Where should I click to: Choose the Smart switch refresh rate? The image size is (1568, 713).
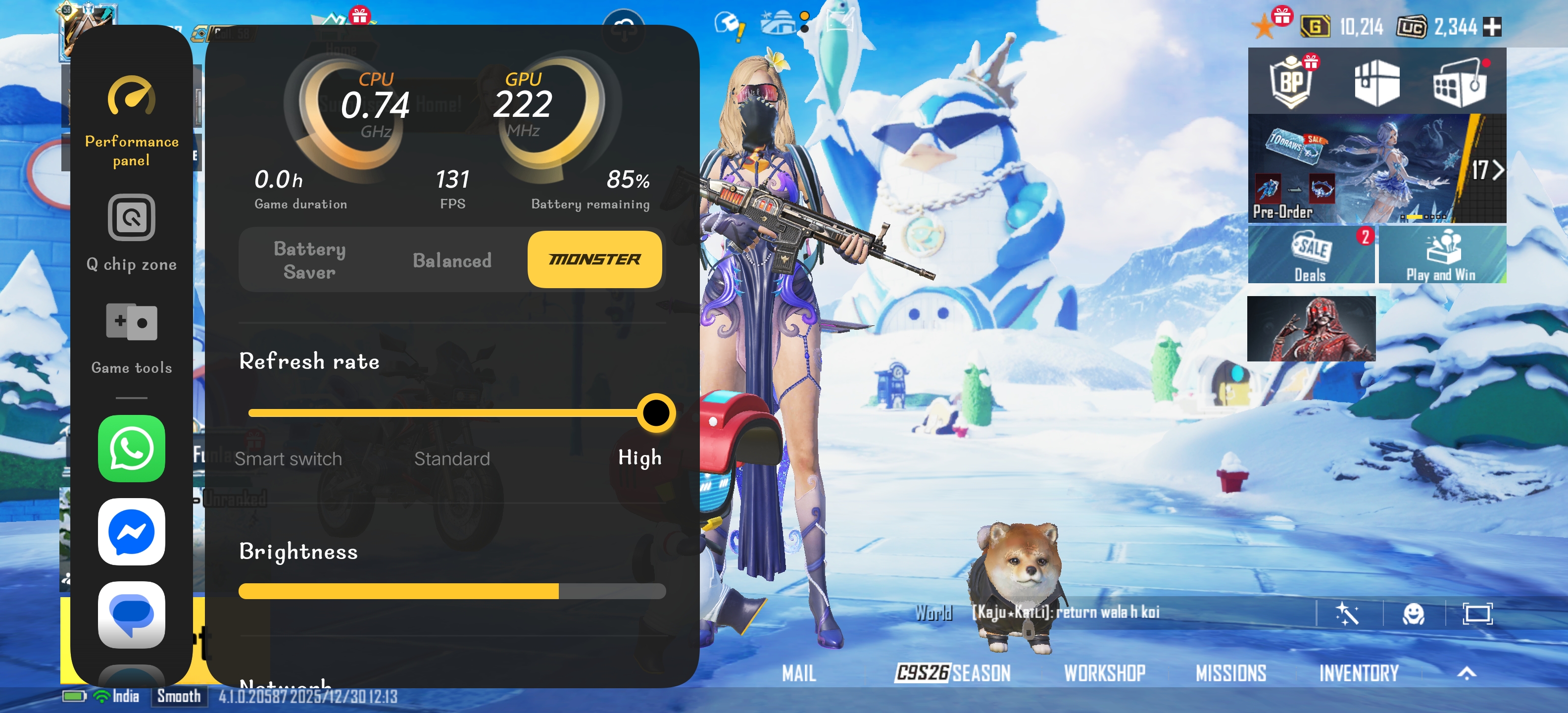tap(288, 458)
